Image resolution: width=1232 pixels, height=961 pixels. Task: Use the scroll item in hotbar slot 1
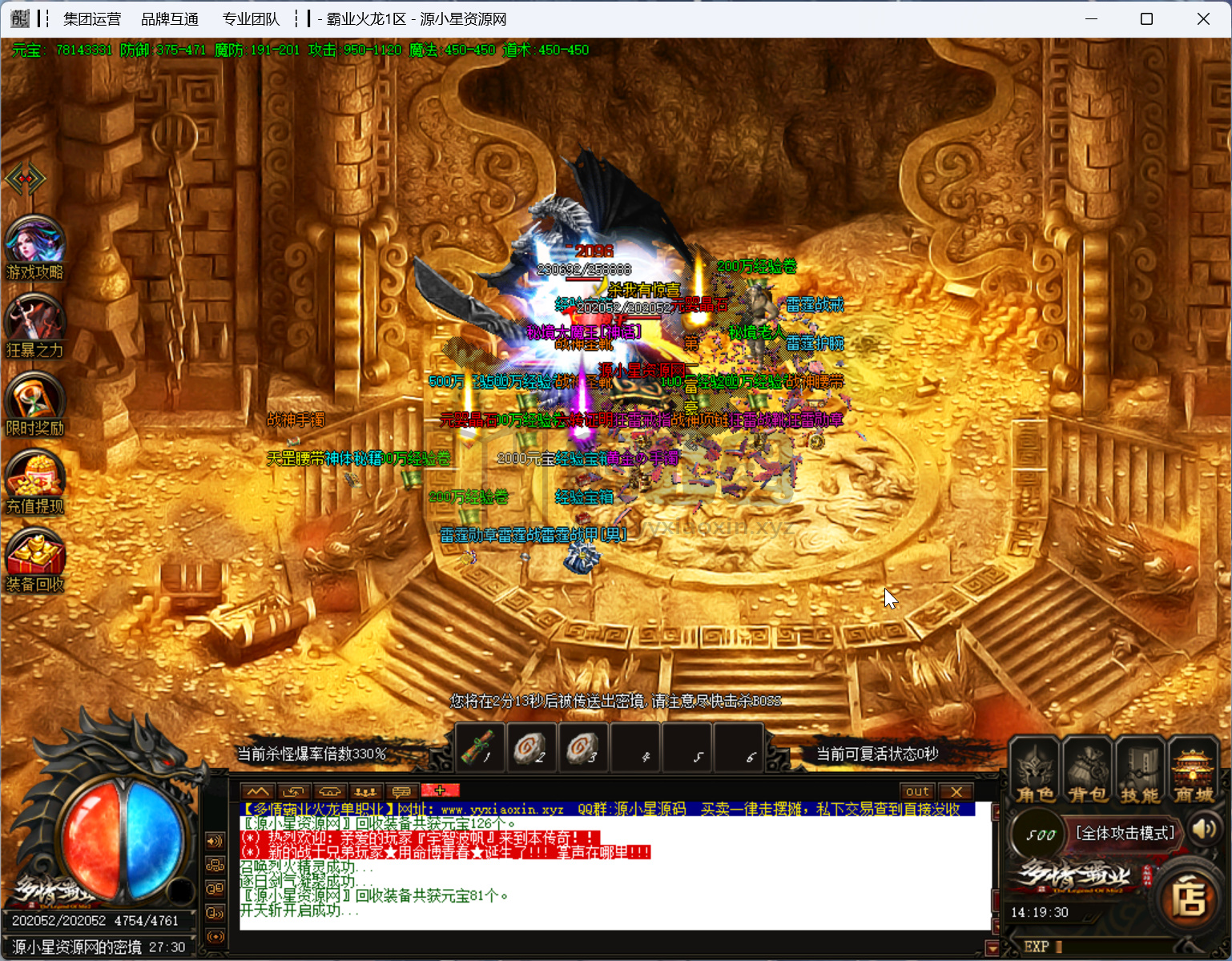481,749
